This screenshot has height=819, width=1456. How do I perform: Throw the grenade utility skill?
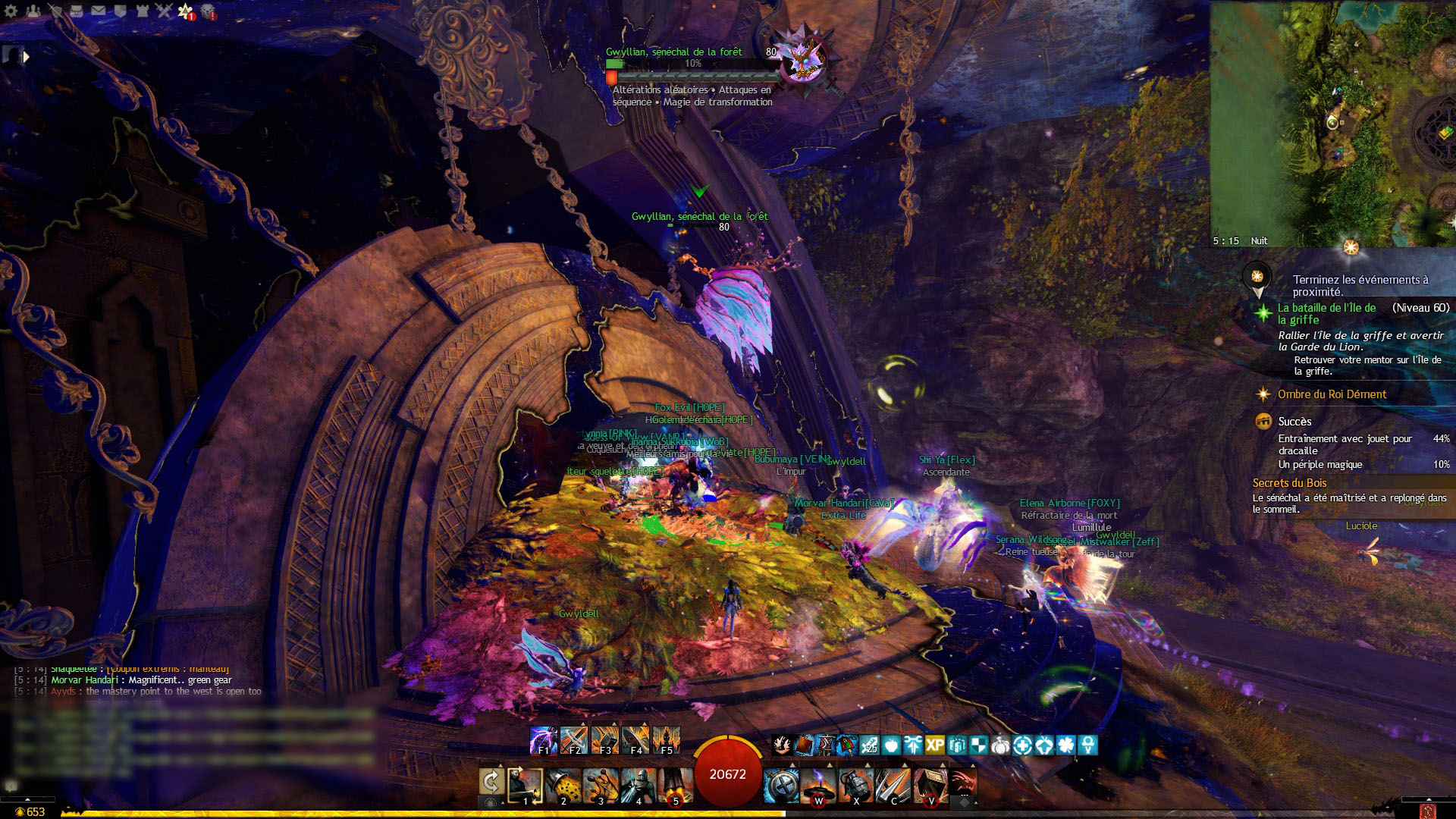pyautogui.click(x=855, y=786)
